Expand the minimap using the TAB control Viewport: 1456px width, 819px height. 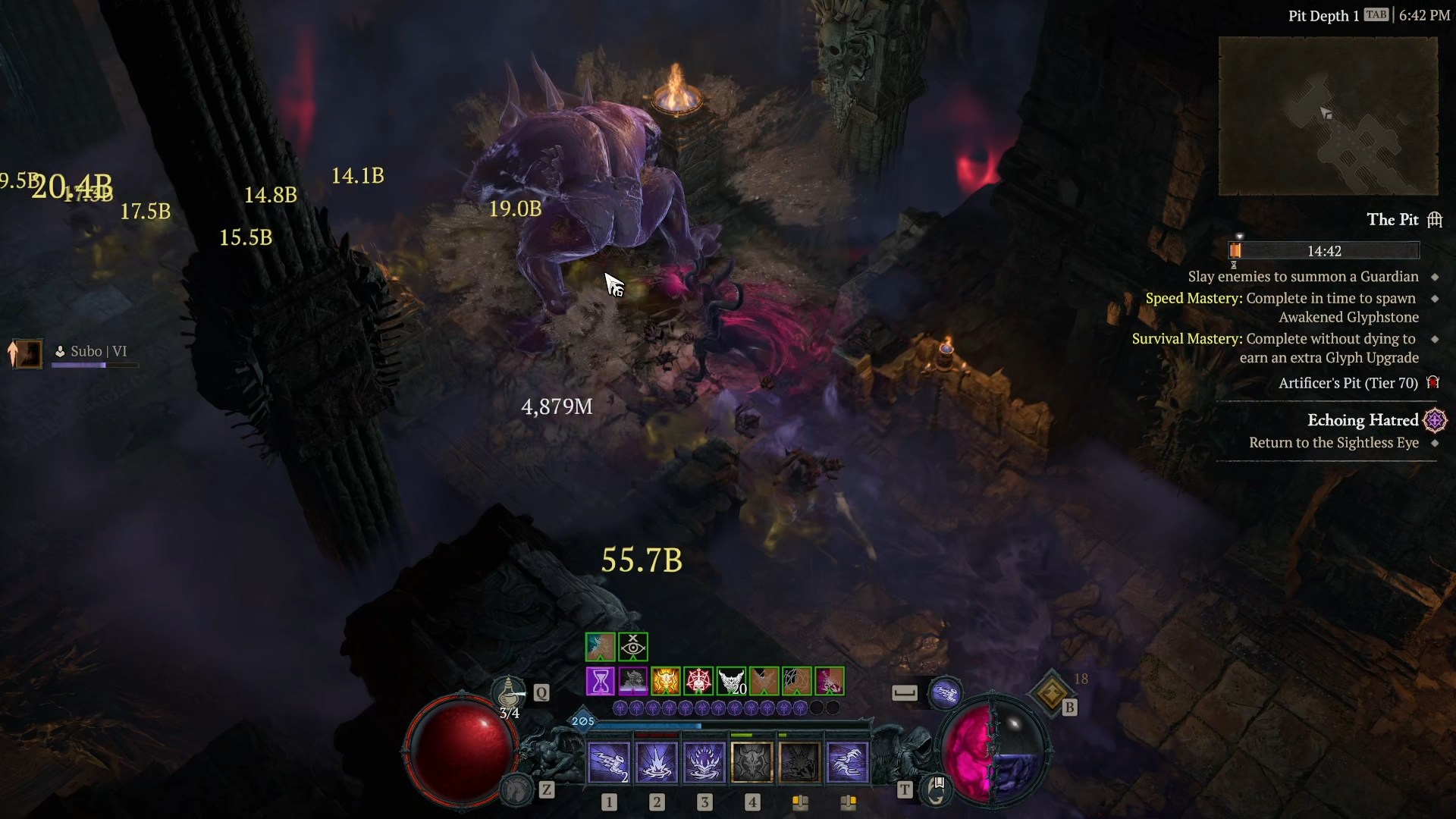[1376, 14]
